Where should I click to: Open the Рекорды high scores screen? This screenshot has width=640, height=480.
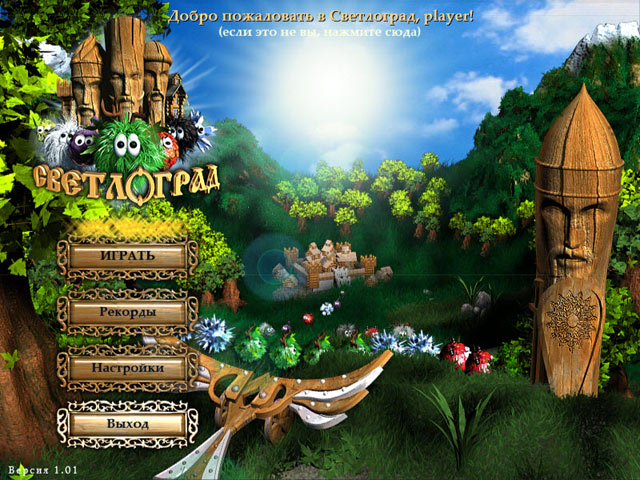pyautogui.click(x=127, y=312)
